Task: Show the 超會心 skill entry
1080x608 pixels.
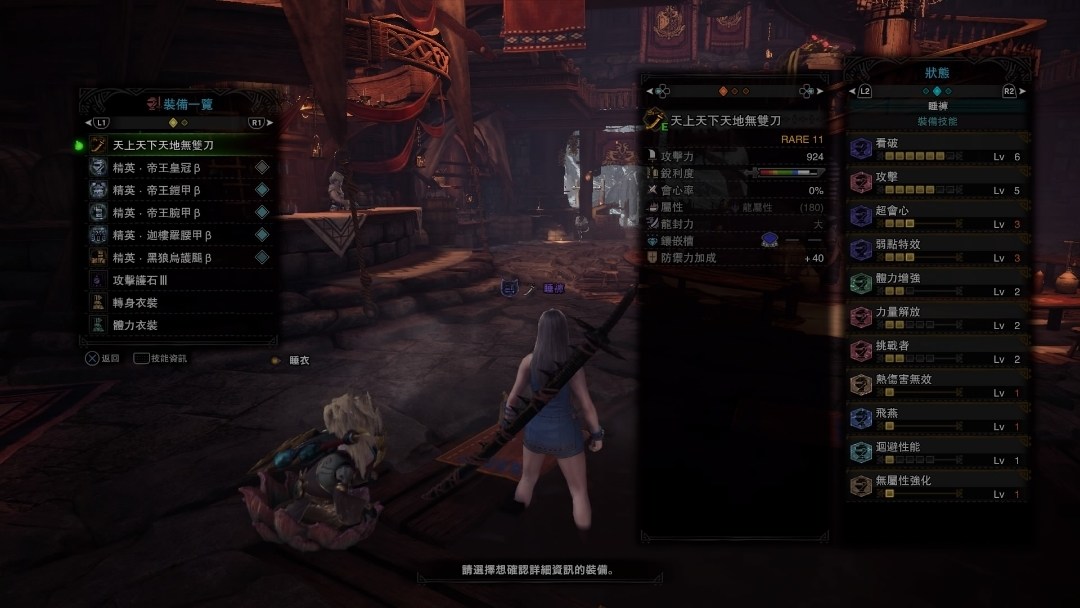Action: click(x=936, y=217)
